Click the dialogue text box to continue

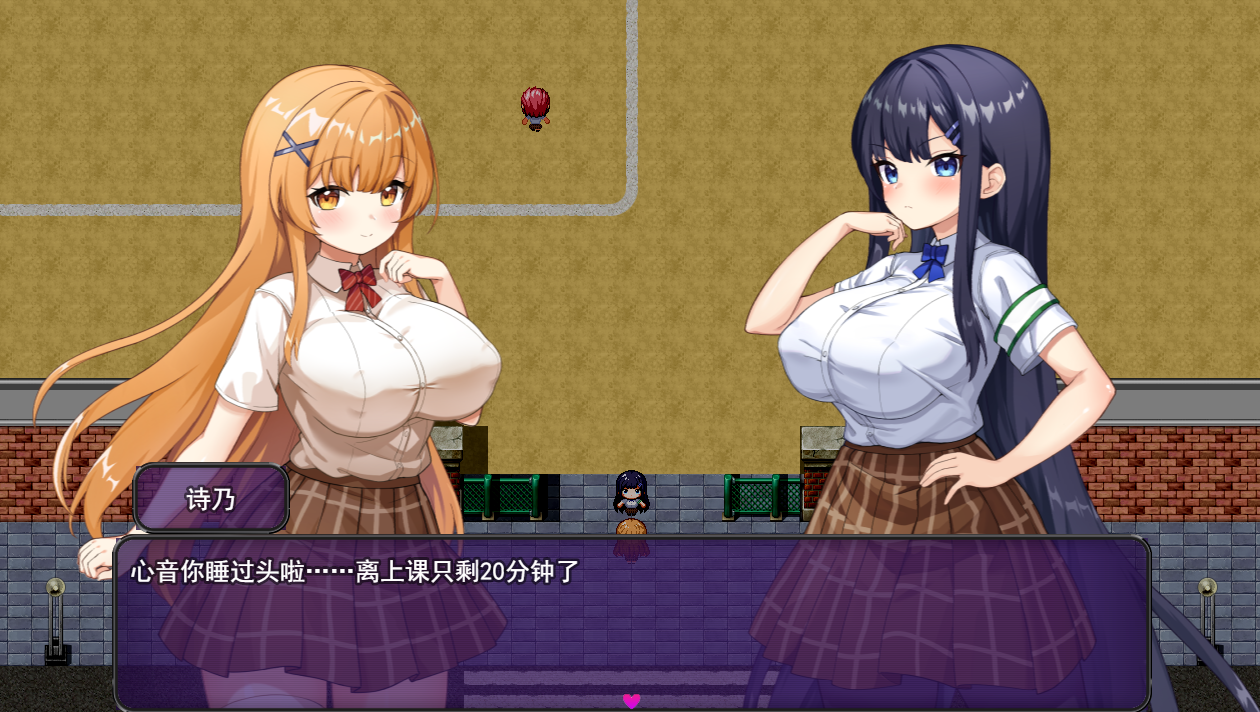coord(631,622)
